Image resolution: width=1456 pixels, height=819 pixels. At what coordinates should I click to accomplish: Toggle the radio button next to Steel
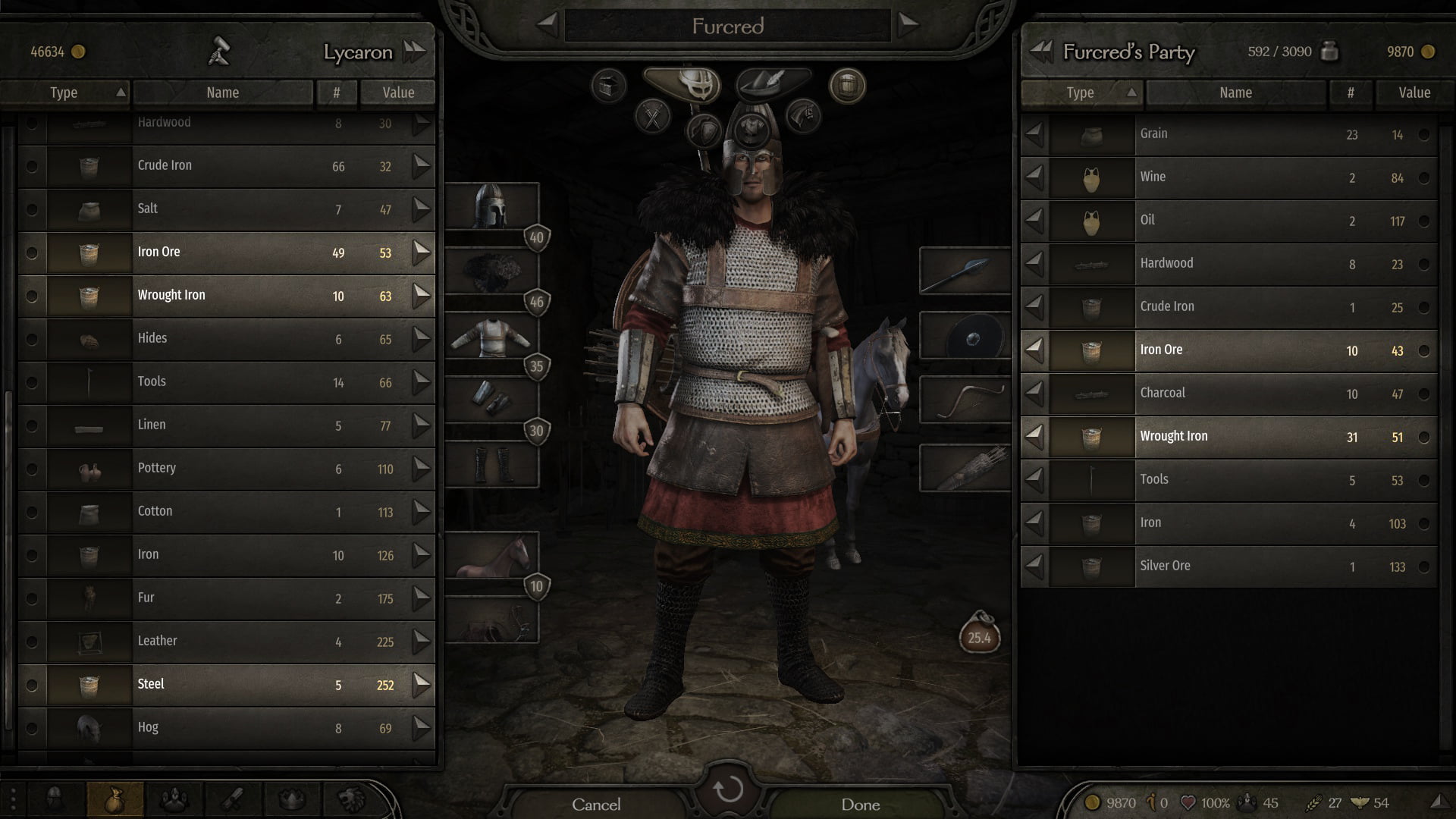(x=32, y=685)
